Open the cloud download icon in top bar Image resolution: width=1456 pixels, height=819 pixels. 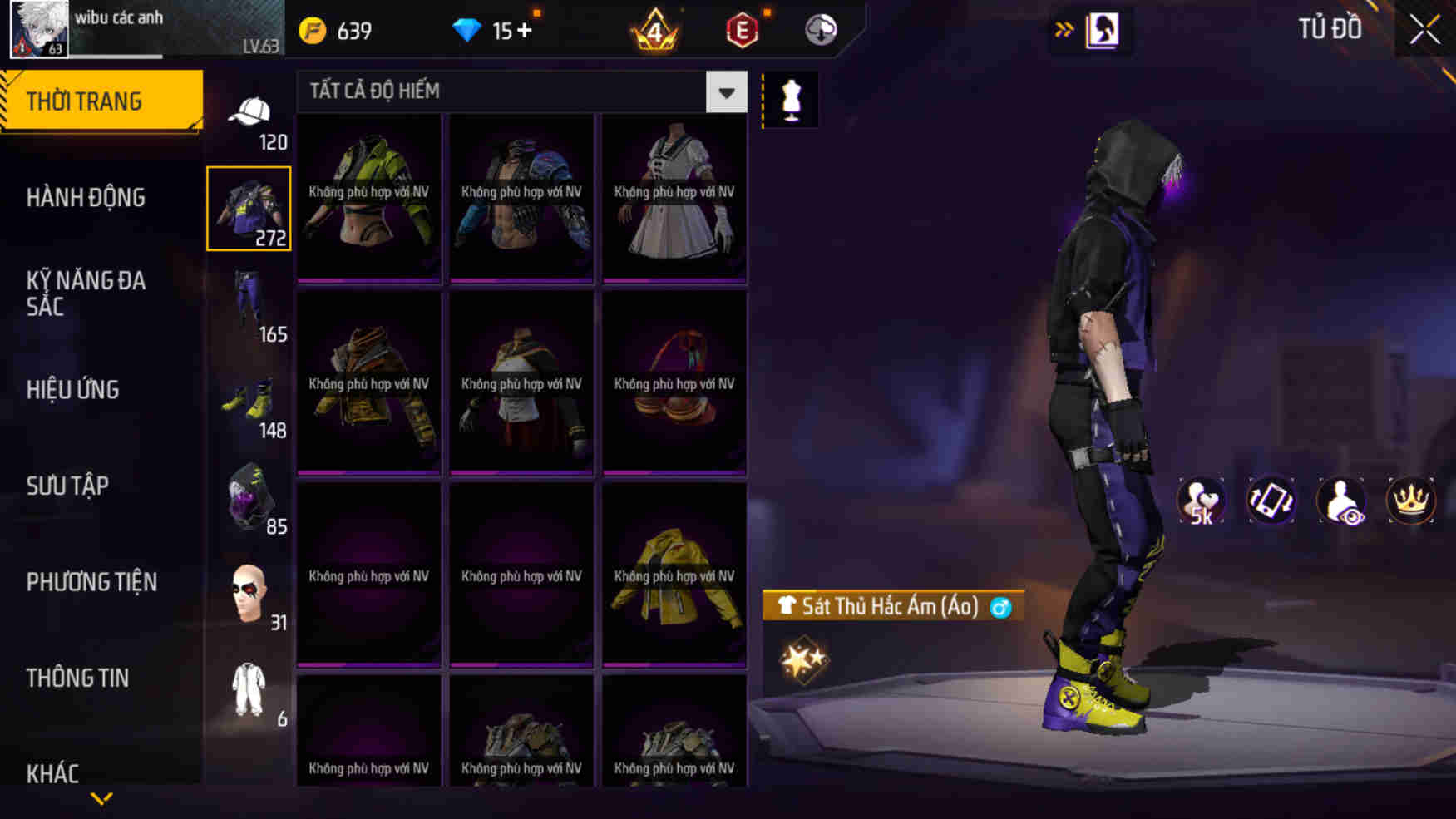818,30
